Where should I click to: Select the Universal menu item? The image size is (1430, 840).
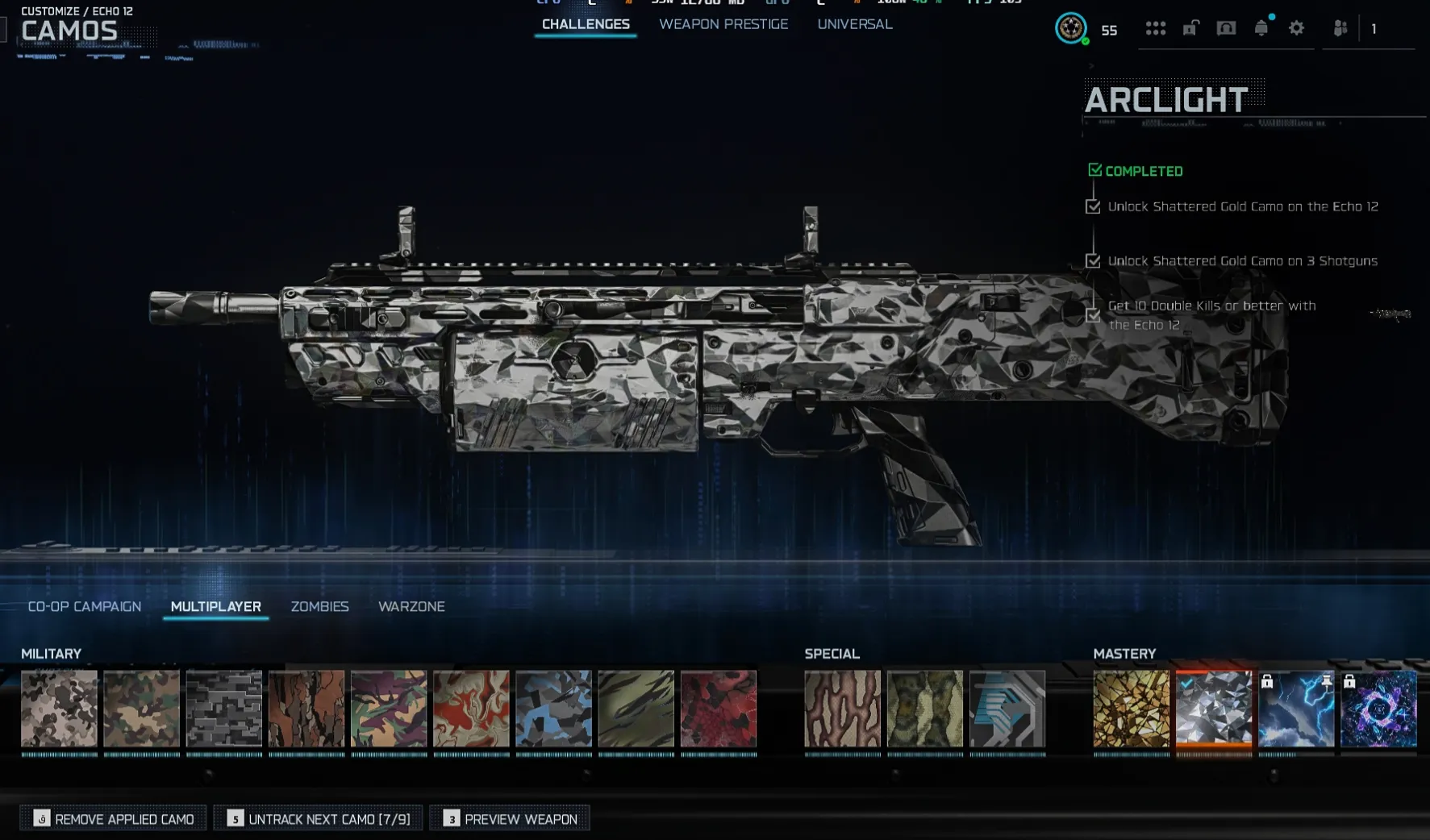click(854, 24)
